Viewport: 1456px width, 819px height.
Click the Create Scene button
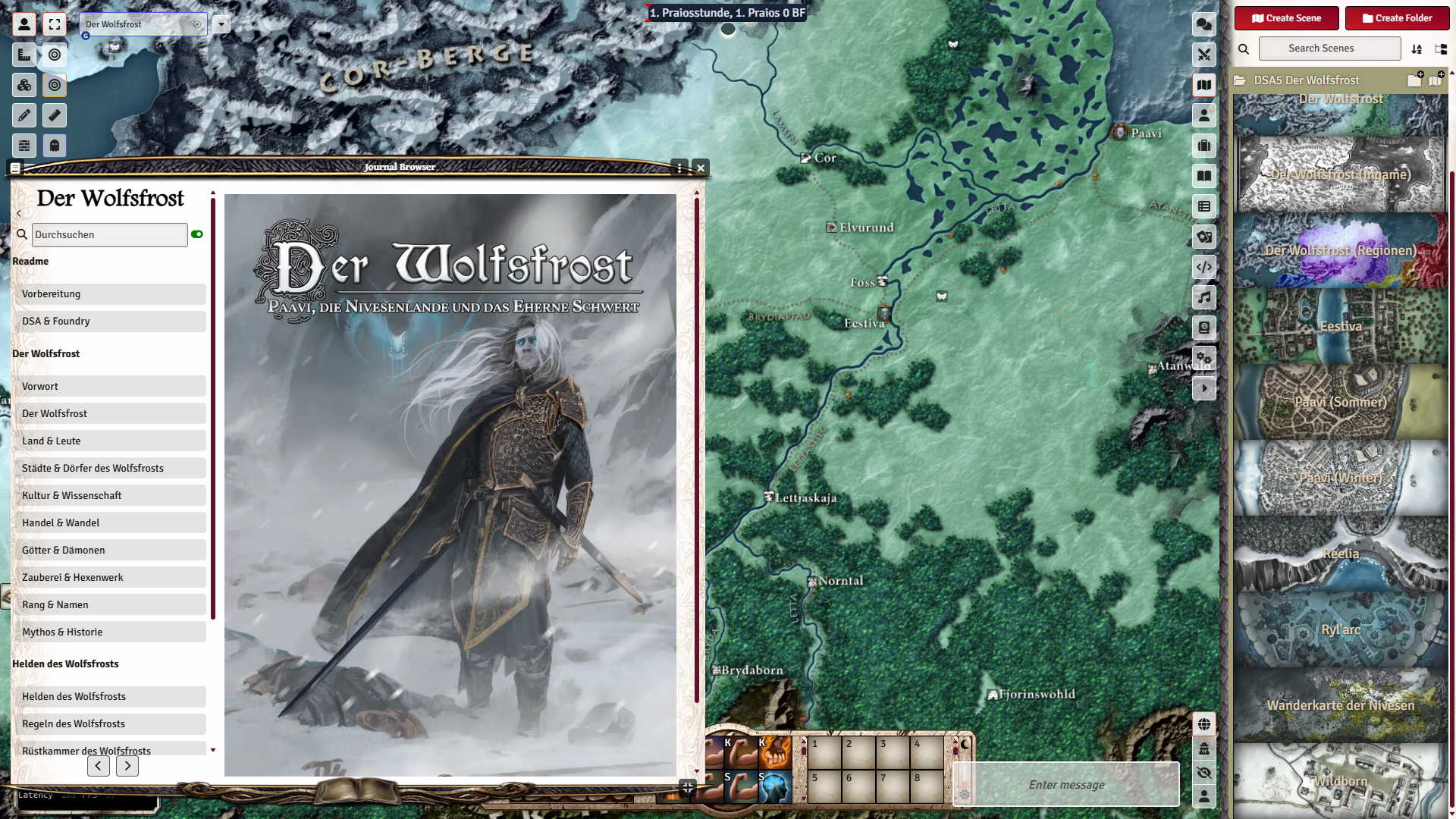1286,18
